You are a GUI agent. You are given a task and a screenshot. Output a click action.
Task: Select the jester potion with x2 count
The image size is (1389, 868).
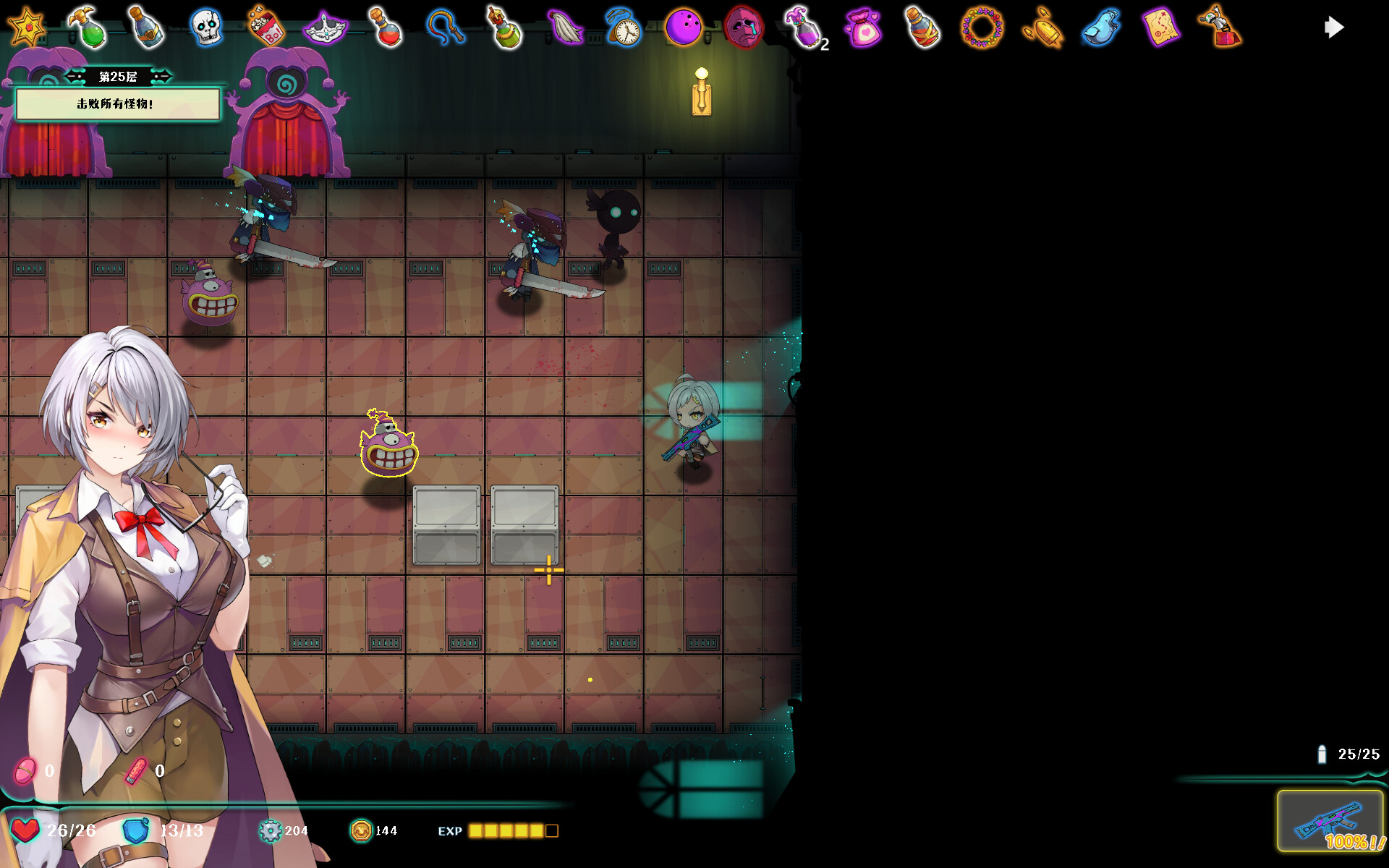(x=804, y=27)
